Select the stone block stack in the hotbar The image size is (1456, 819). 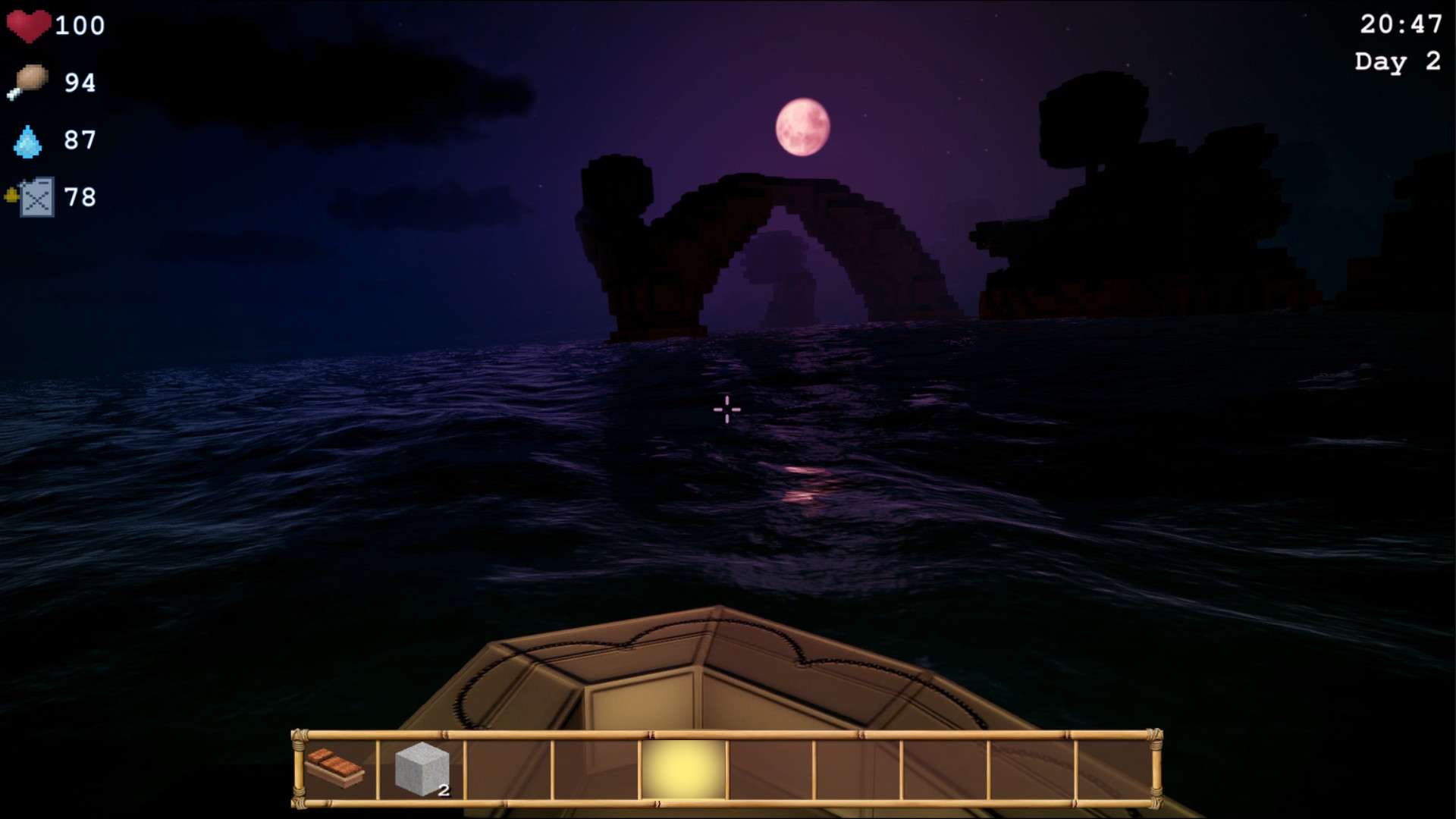coord(422,766)
